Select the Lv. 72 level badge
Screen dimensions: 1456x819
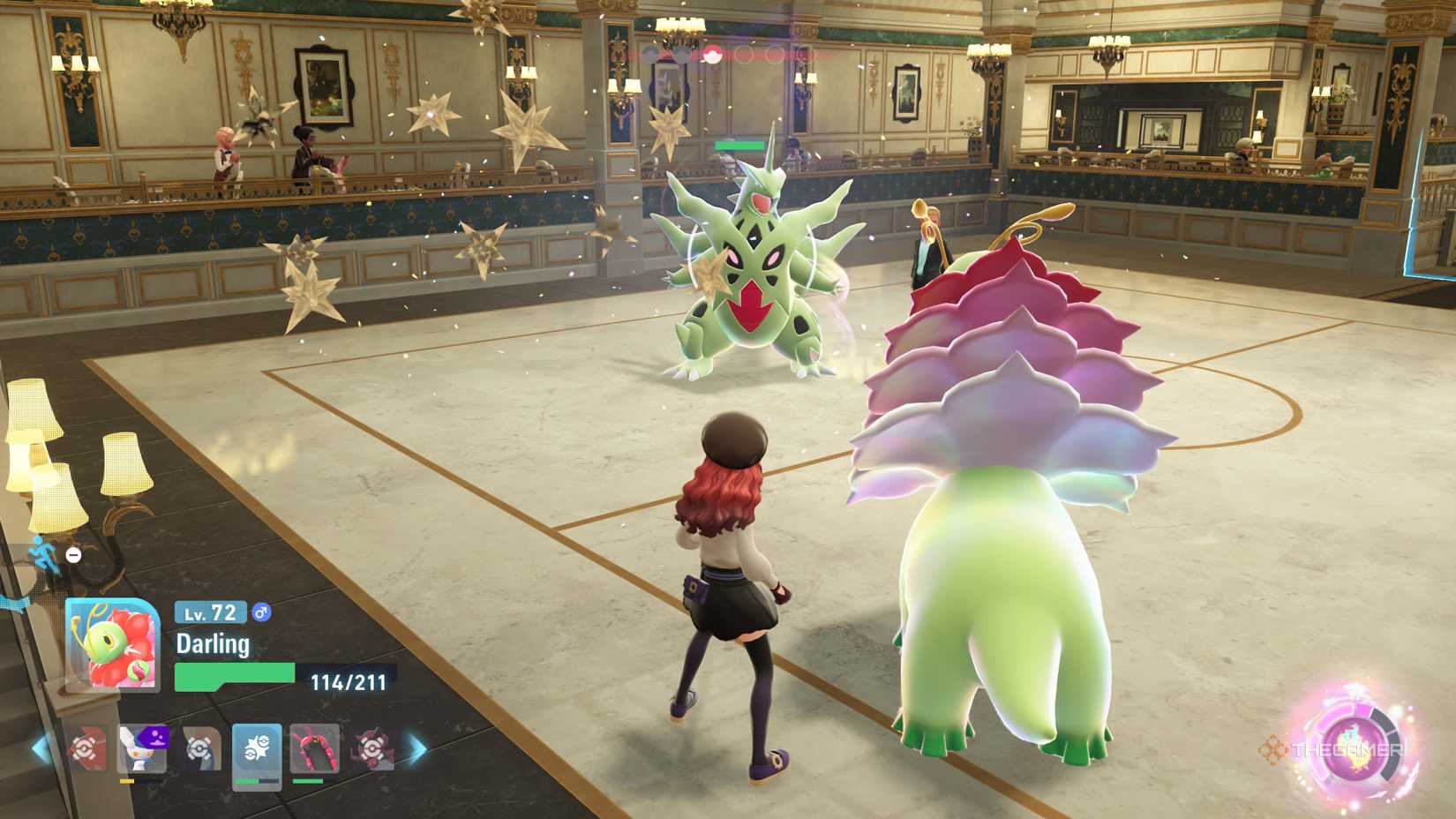pyautogui.click(x=208, y=612)
